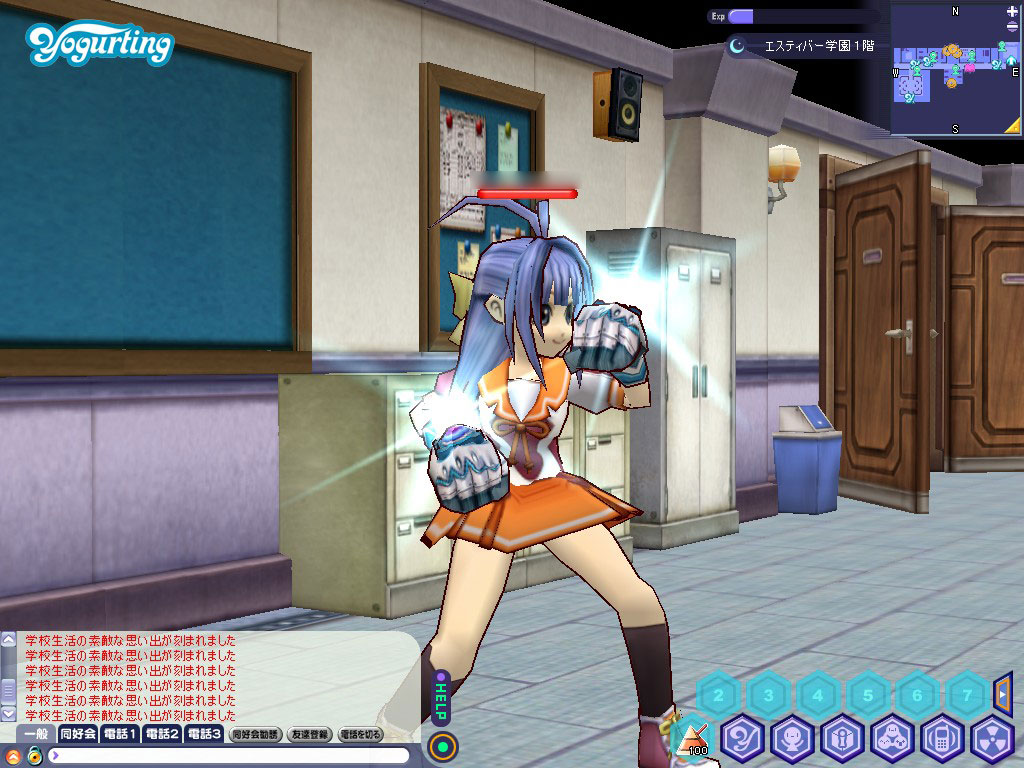Focus the chat text input field
The height and width of the screenshot is (768, 1024).
click(230, 755)
